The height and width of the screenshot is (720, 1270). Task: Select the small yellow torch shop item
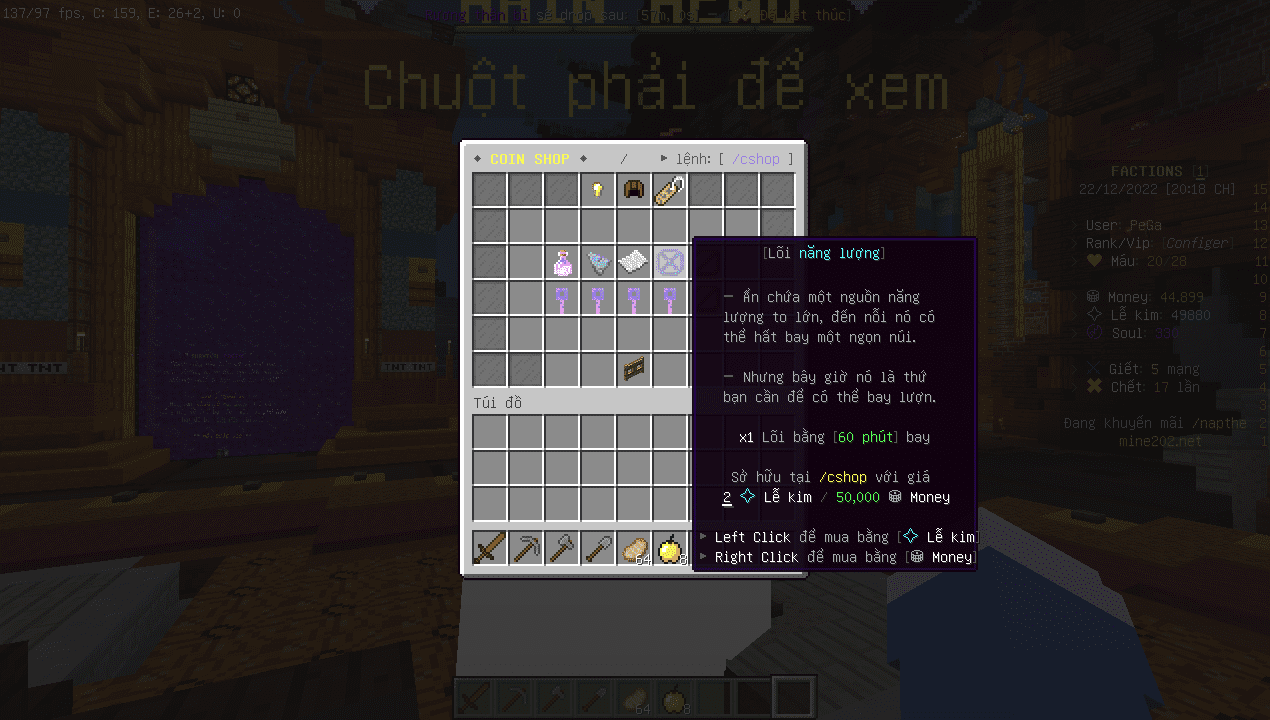598,190
